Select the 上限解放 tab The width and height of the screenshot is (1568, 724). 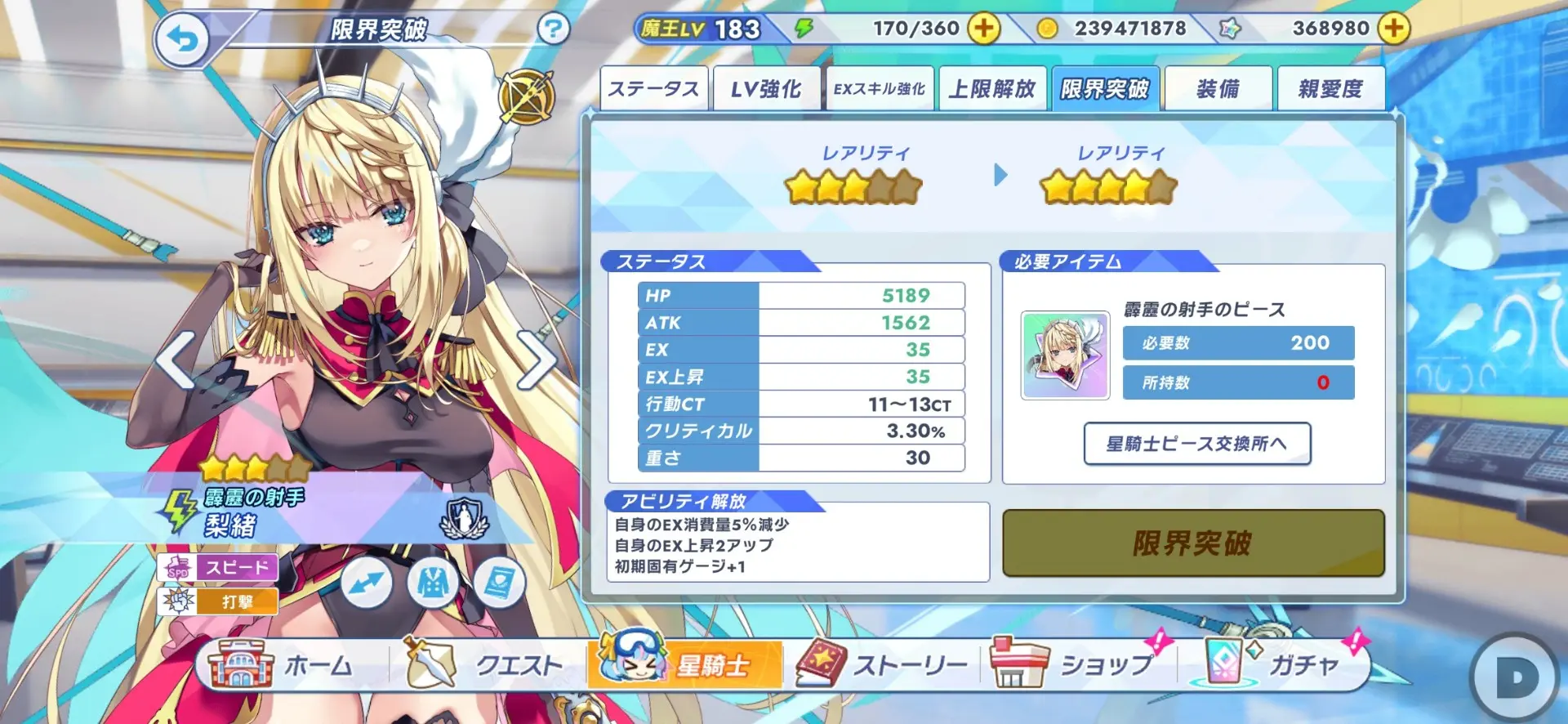(992, 88)
